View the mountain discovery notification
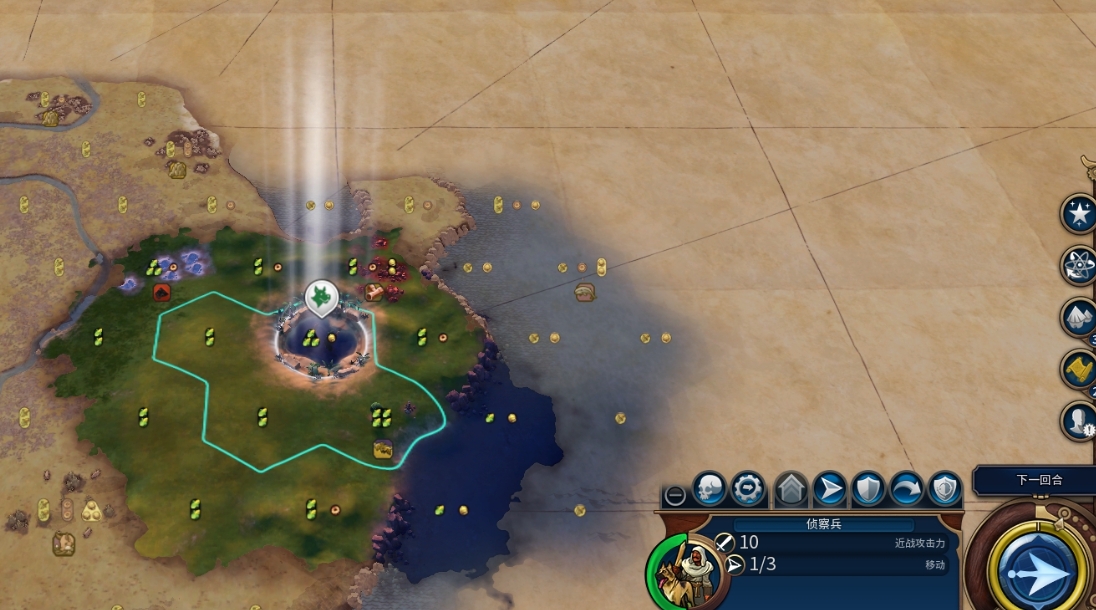The image size is (1096, 610). pos(1079,318)
